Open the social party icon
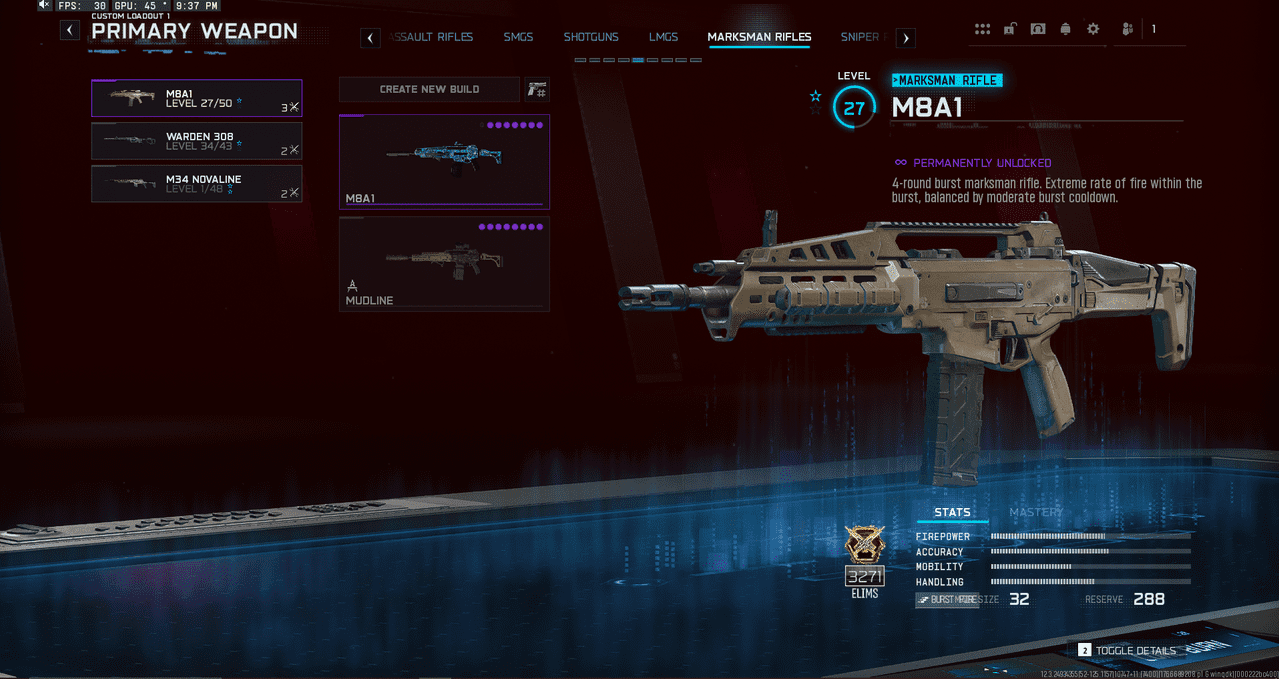 [1127, 29]
